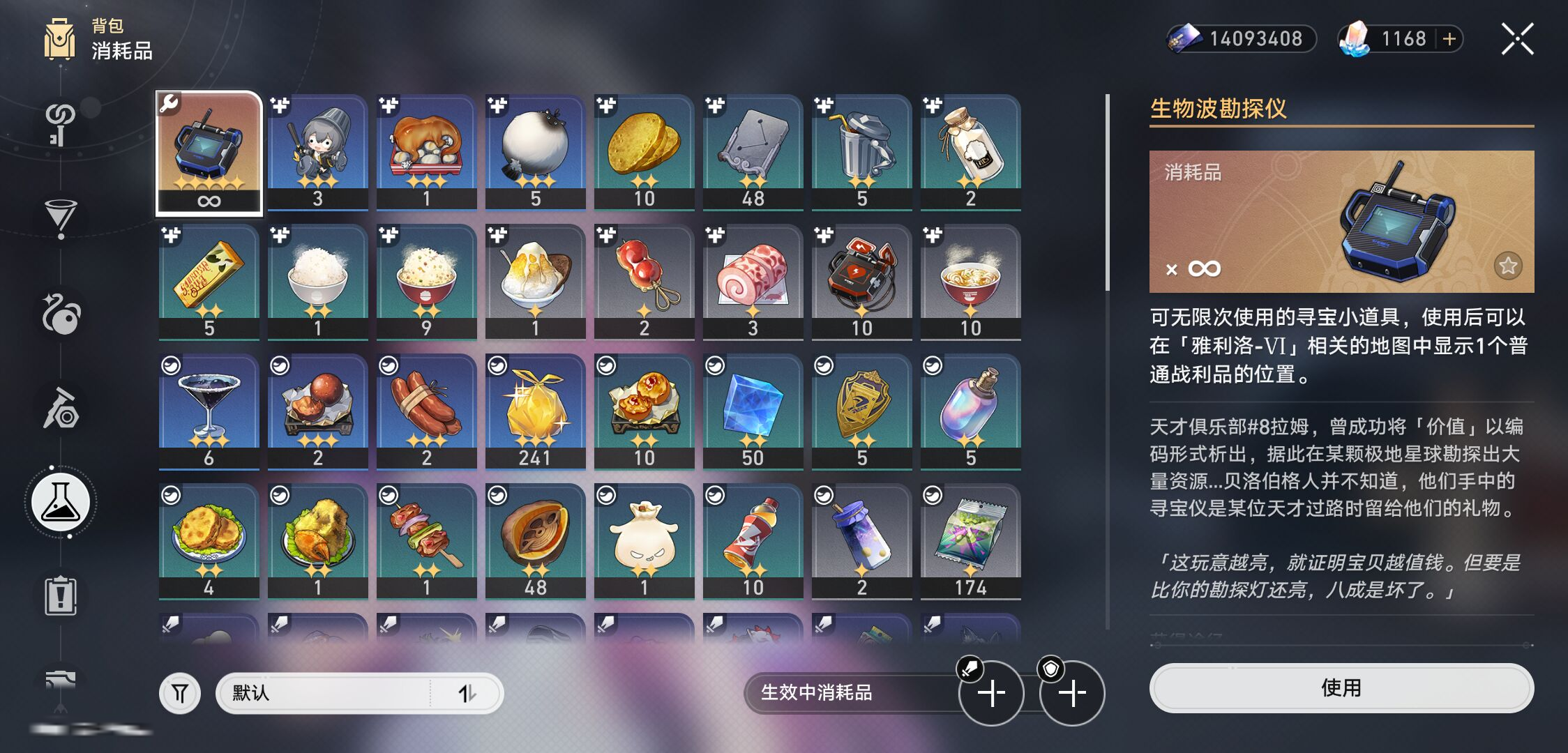Choose the angry steamed bun item
Image resolution: width=1568 pixels, height=753 pixels.
click(644, 541)
